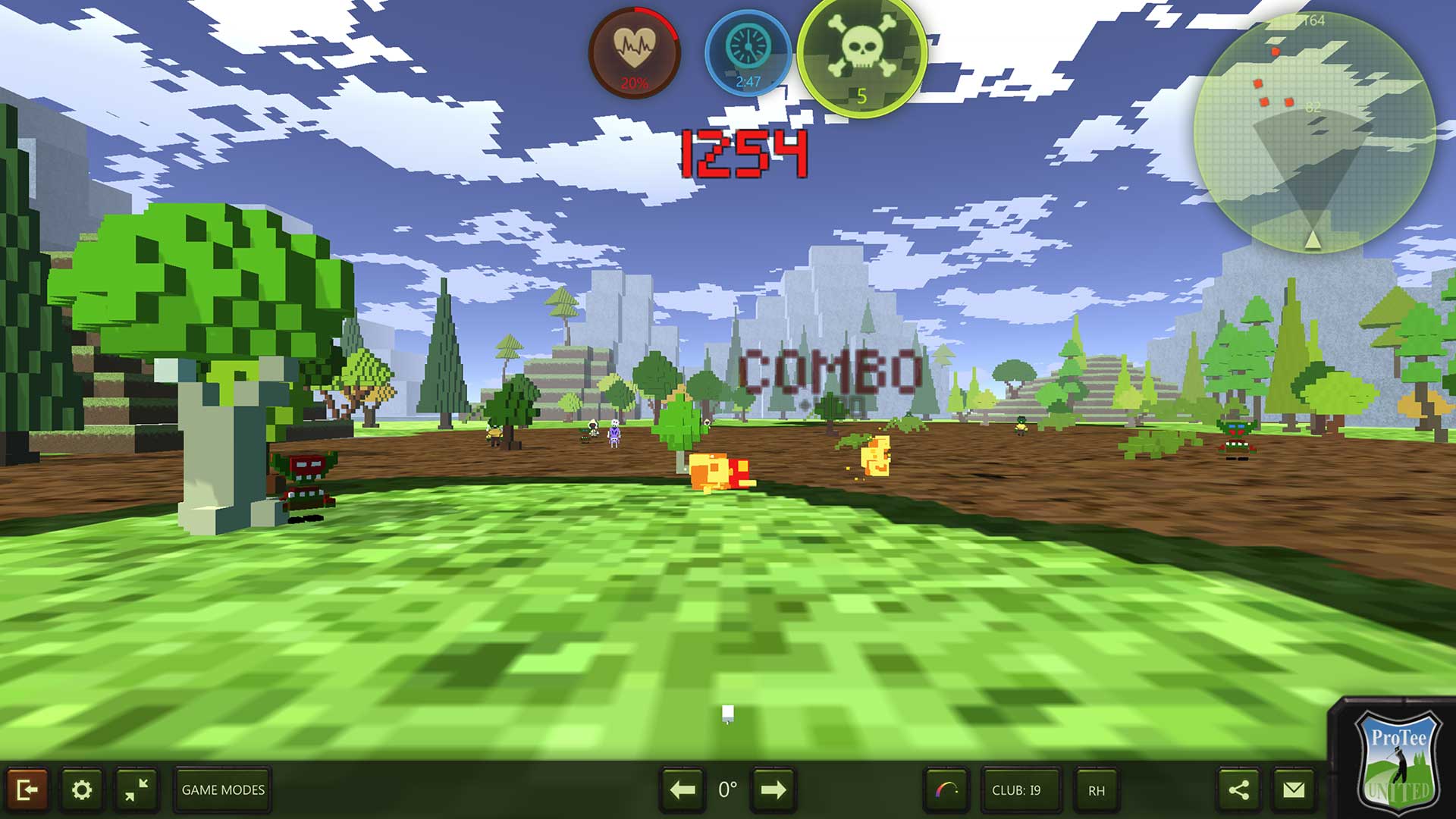Click the 0 degrees aim readout
The height and width of the screenshot is (819, 1456).
[x=727, y=789]
